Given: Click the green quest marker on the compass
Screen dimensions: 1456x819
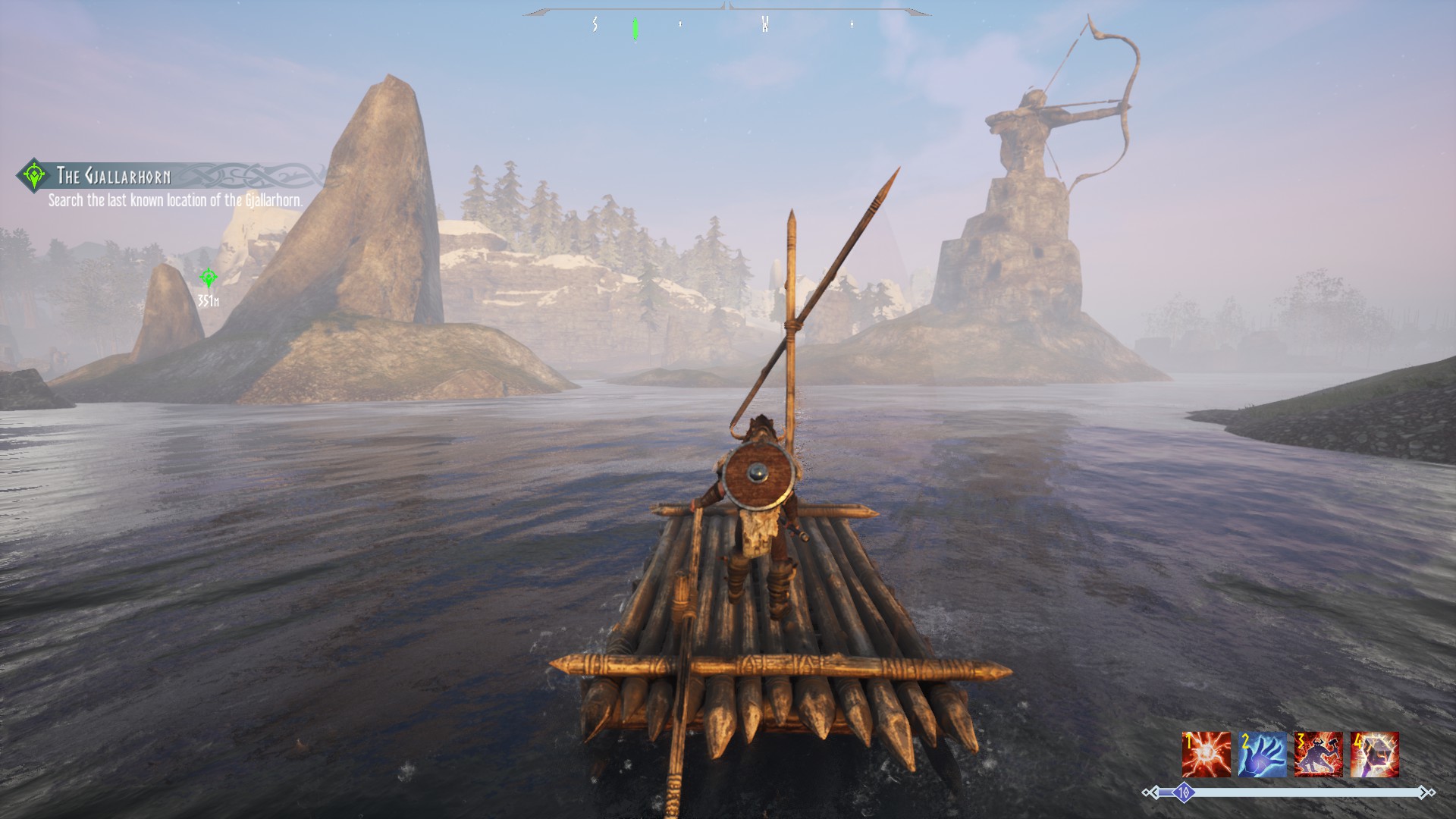Looking at the screenshot, I should [x=635, y=29].
